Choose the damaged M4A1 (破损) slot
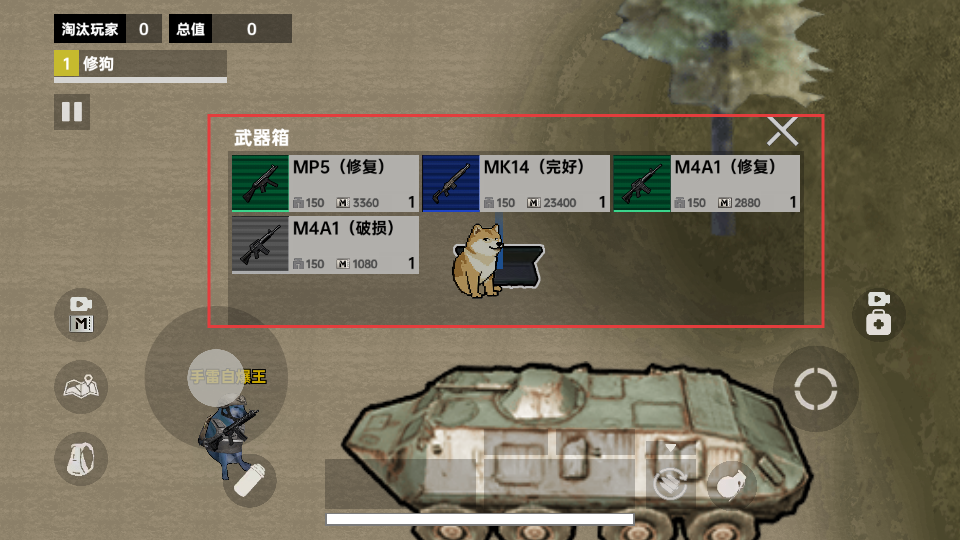Screen dimensions: 960x540 (325, 244)
